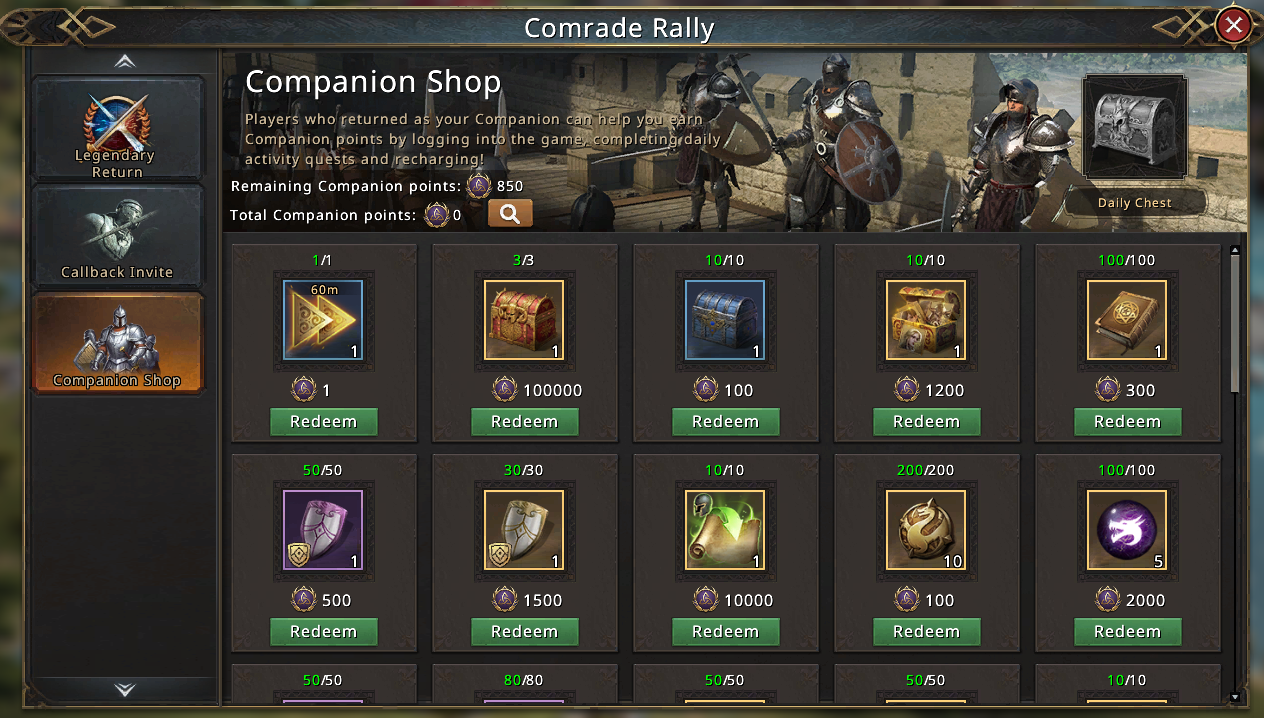
Task: Click the magnifier button beside Total Companion points
Action: (510, 214)
